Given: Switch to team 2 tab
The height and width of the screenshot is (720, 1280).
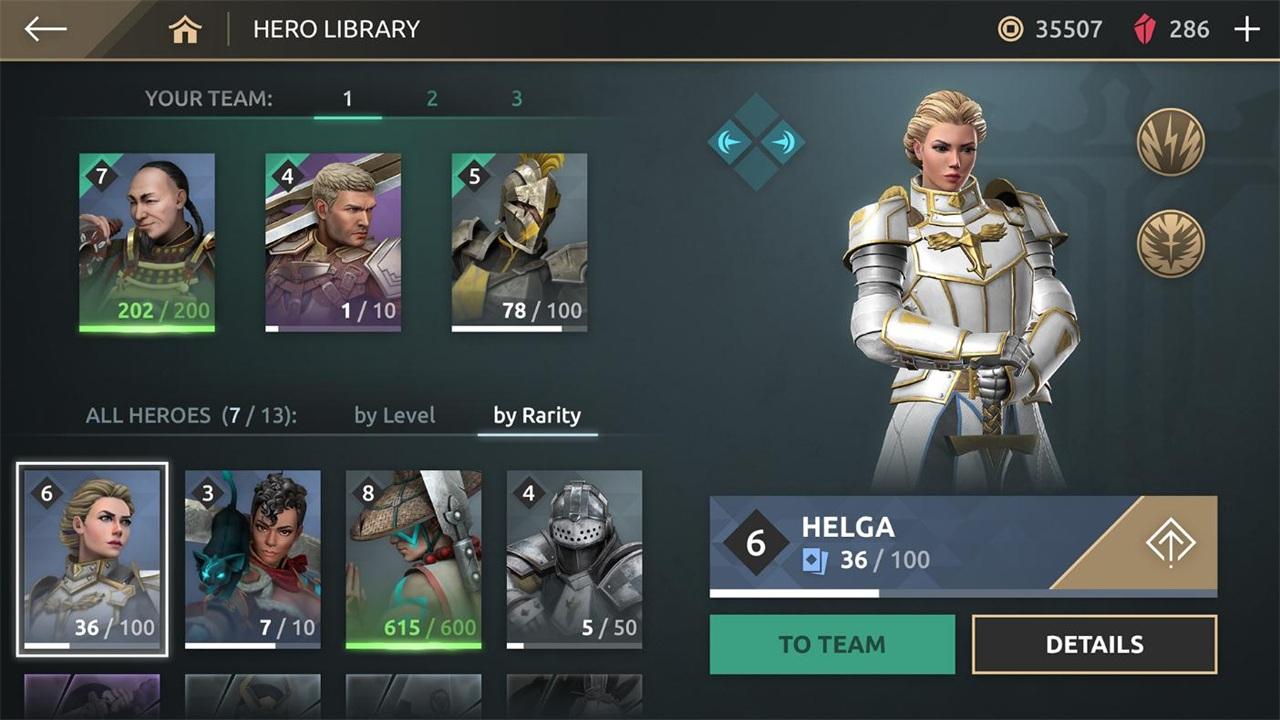Looking at the screenshot, I should (x=432, y=99).
